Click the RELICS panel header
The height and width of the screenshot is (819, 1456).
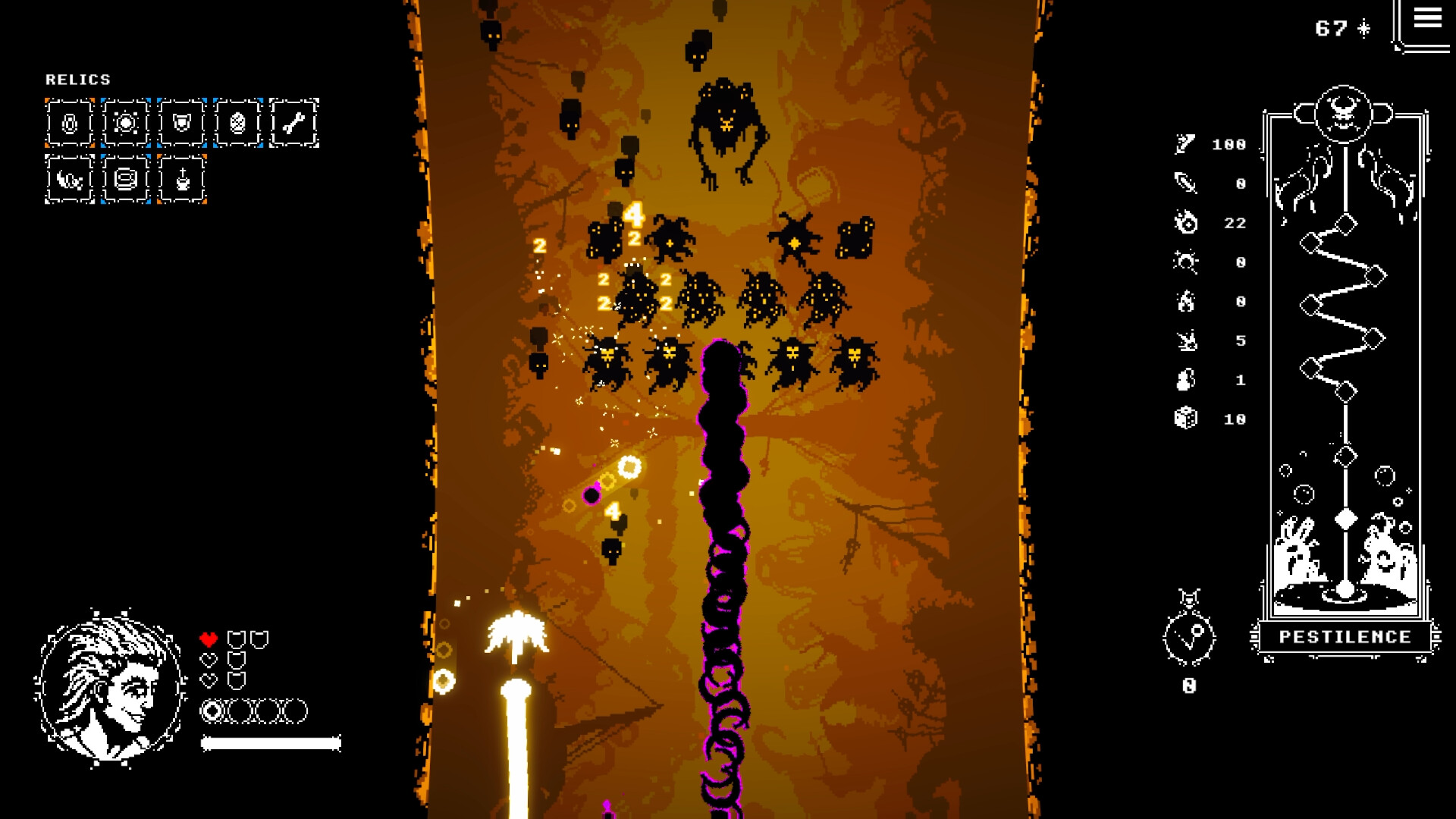point(78,79)
